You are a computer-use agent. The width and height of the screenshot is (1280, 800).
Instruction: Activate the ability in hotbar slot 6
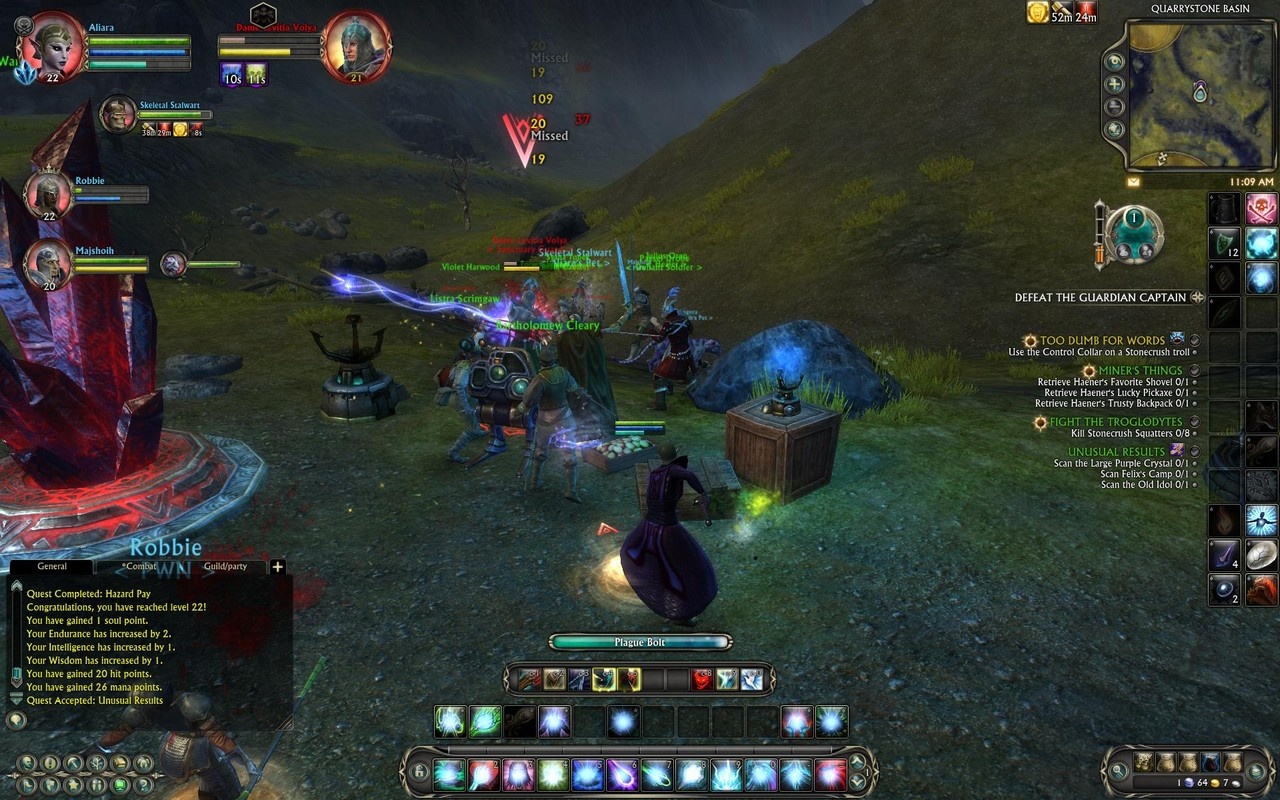point(622,774)
